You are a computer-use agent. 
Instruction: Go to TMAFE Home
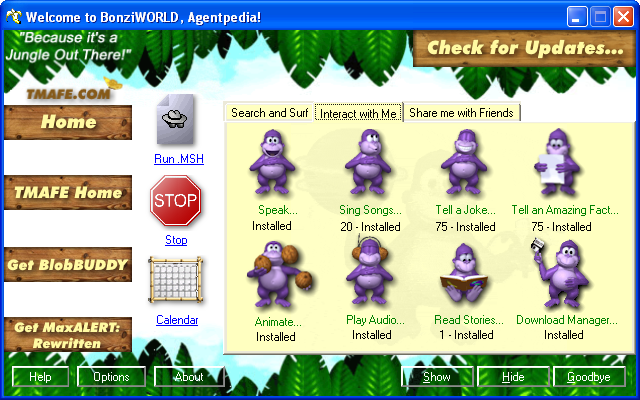pyautogui.click(x=68, y=193)
